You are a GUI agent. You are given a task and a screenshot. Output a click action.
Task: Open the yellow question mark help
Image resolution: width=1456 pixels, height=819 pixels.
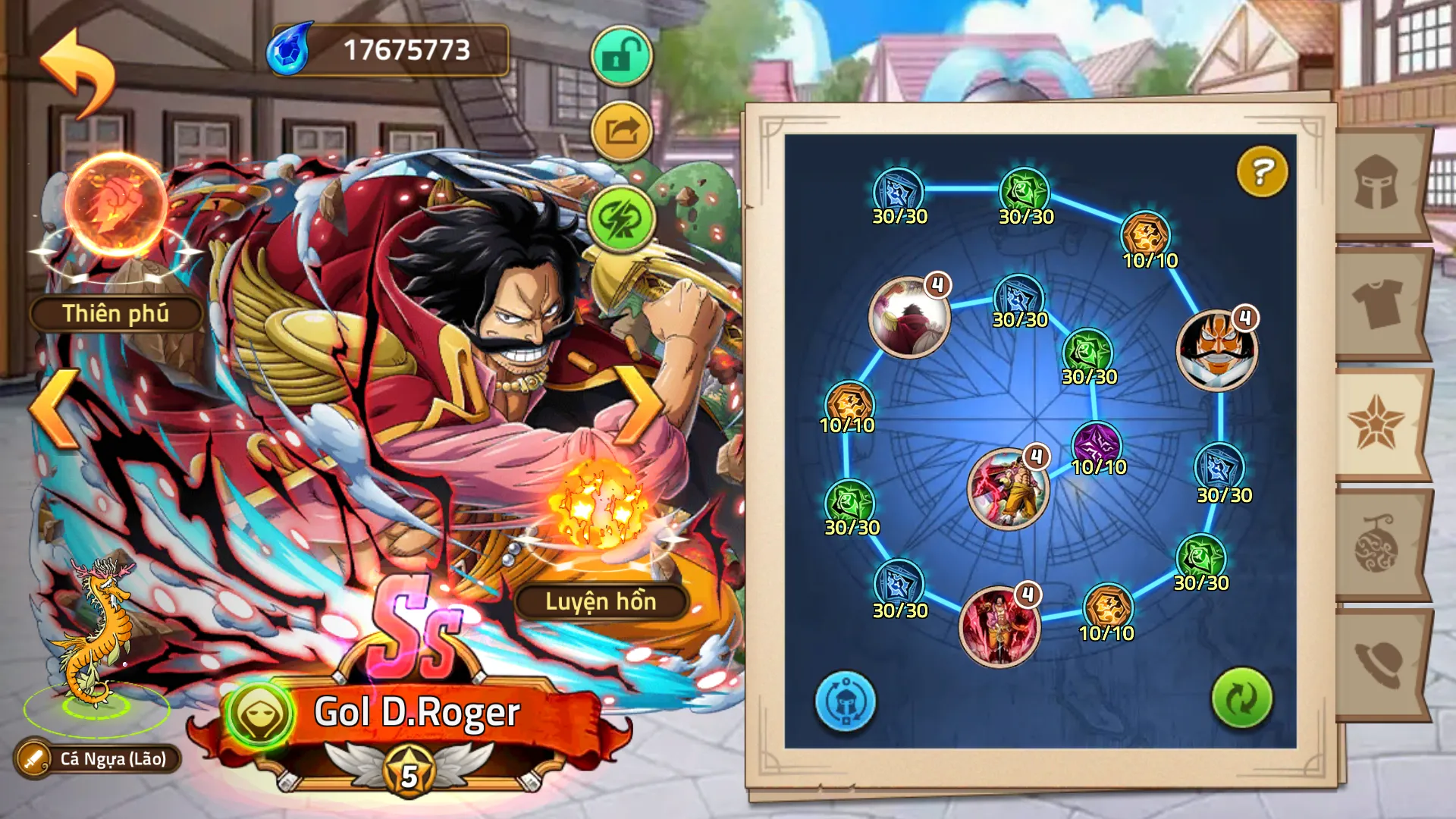1262,171
